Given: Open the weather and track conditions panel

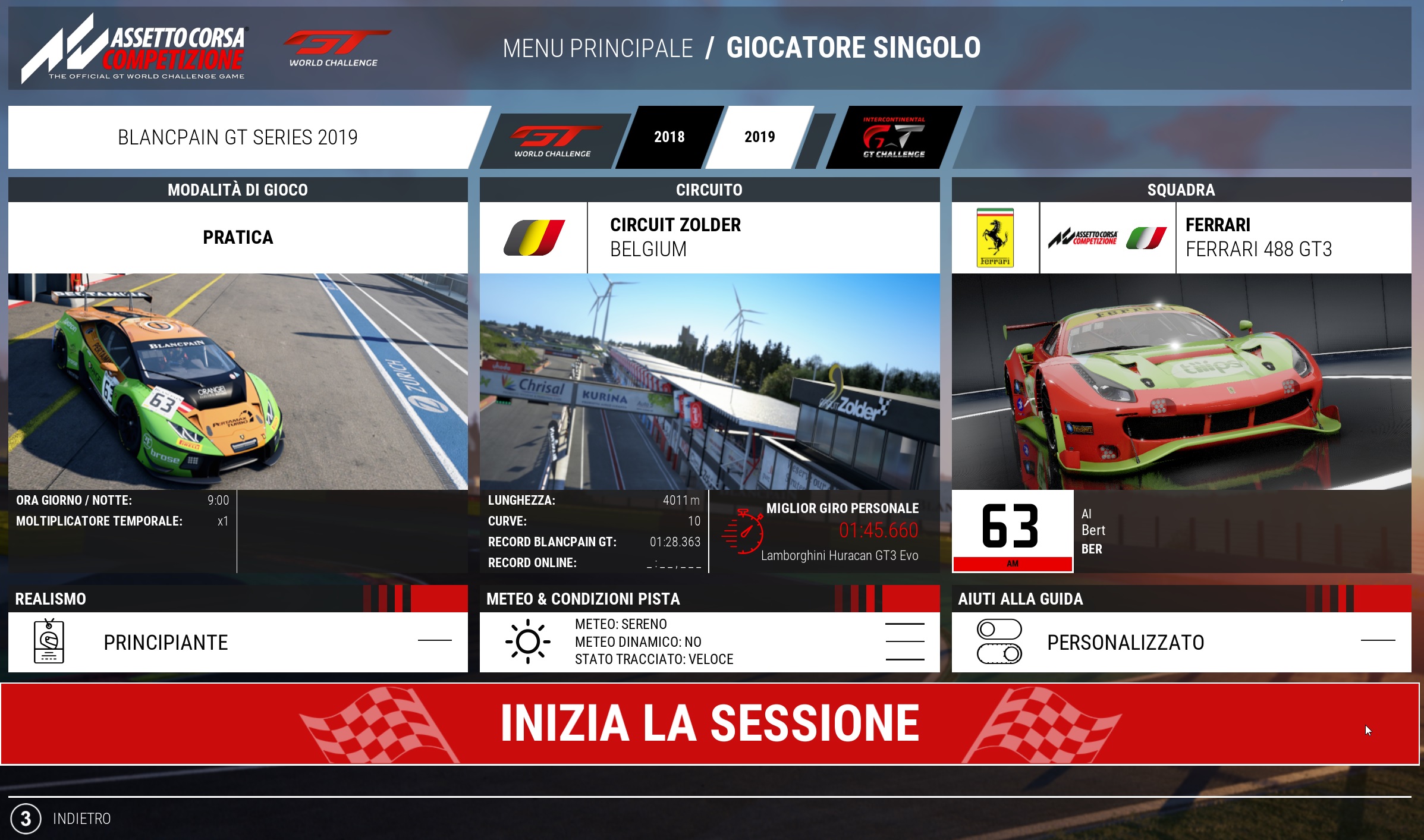Looking at the screenshot, I should pos(709,642).
